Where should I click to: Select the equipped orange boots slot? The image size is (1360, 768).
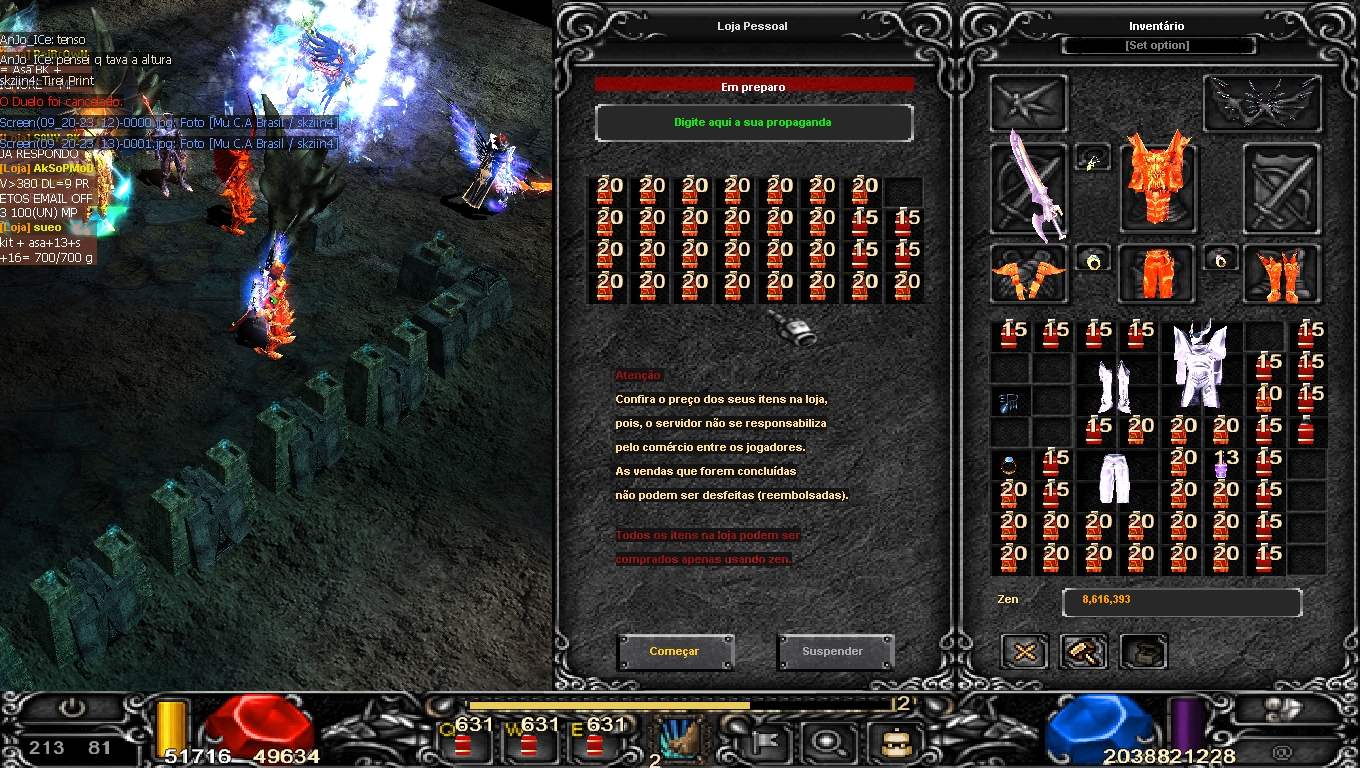pyautogui.click(x=1281, y=274)
